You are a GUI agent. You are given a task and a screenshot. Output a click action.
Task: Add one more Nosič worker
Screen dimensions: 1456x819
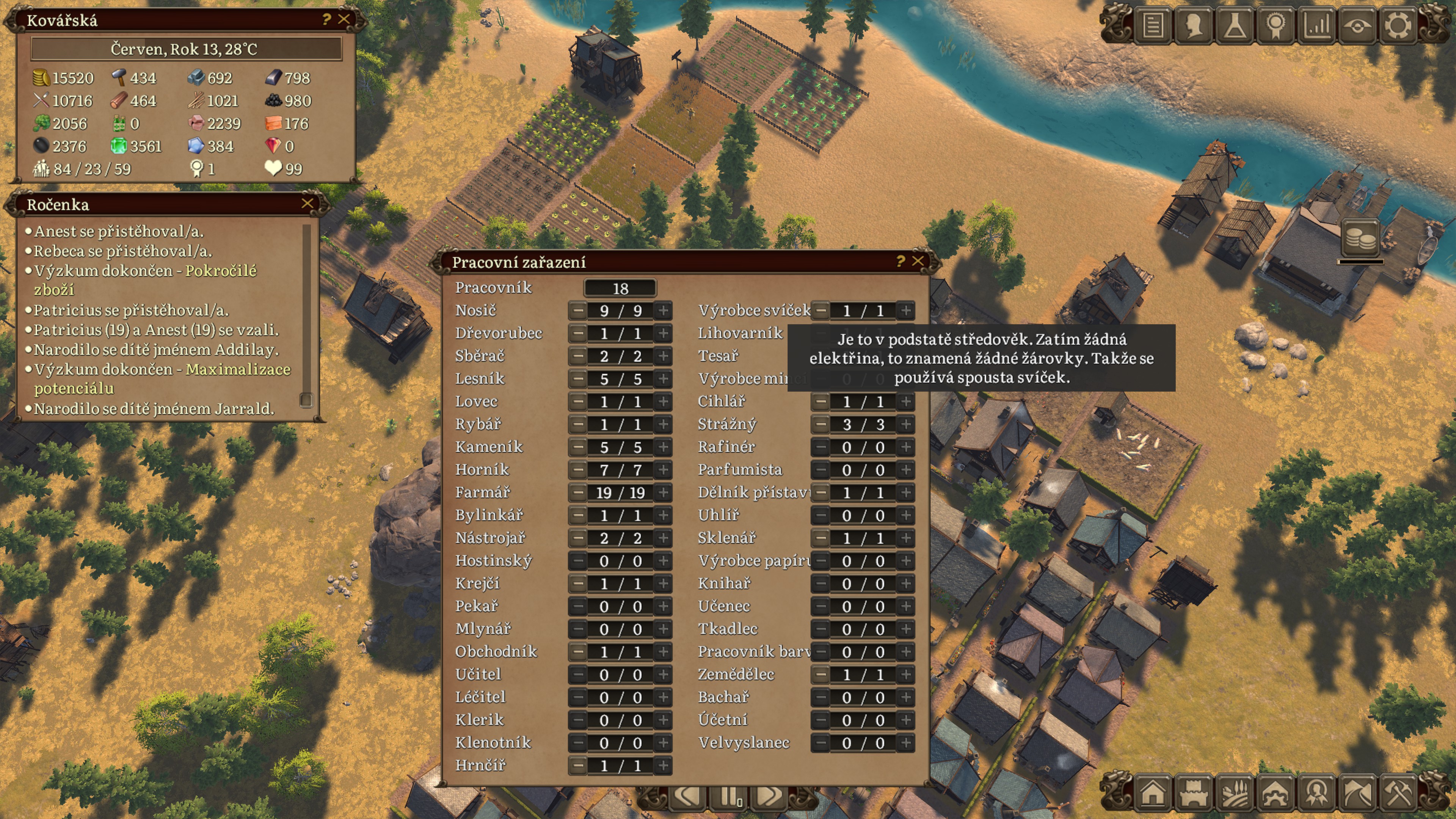(664, 310)
